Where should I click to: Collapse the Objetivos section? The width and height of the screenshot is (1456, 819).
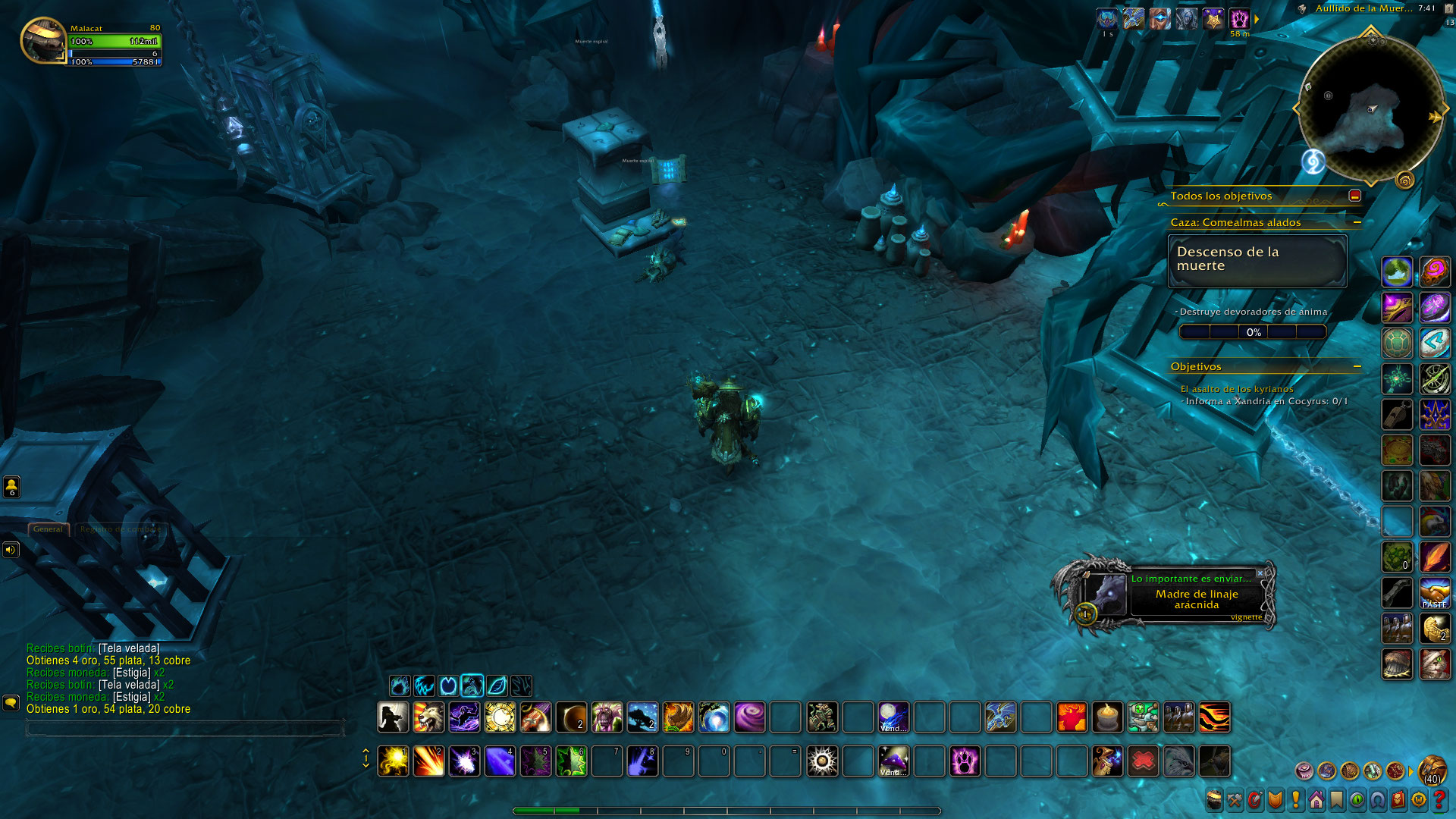pyautogui.click(x=1357, y=366)
